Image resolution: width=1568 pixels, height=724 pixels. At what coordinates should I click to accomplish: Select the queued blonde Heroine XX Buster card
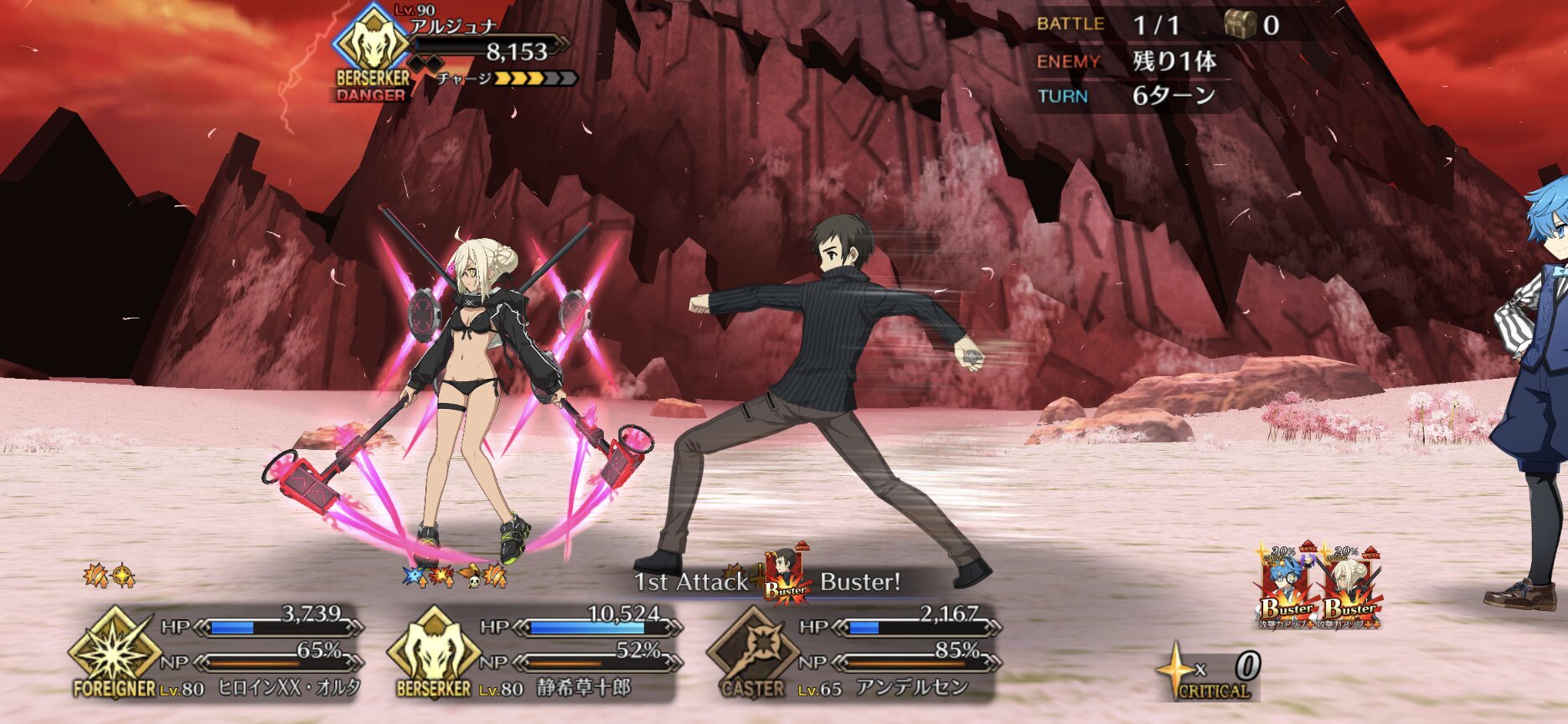tap(1350, 587)
